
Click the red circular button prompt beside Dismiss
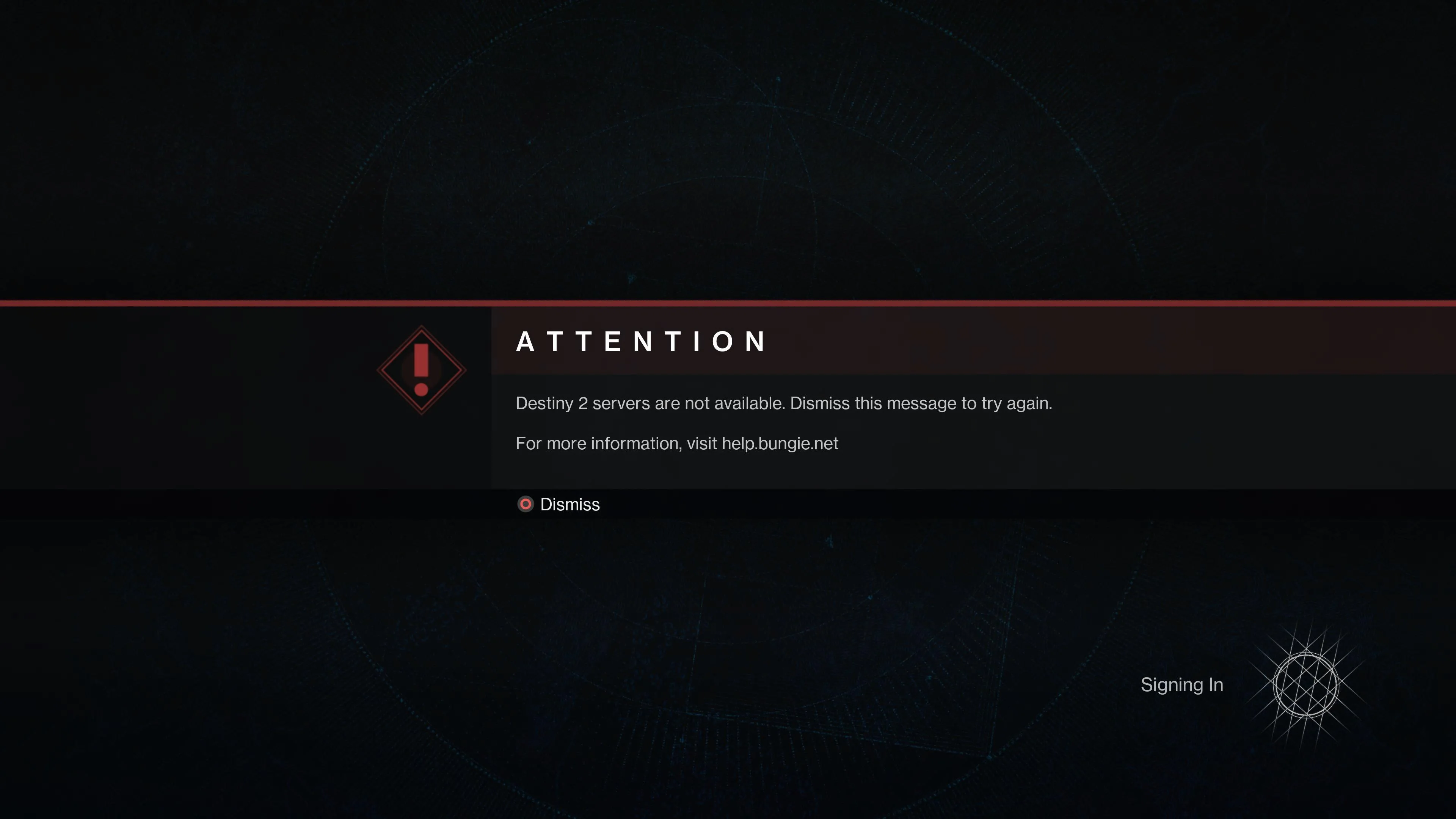coord(526,504)
